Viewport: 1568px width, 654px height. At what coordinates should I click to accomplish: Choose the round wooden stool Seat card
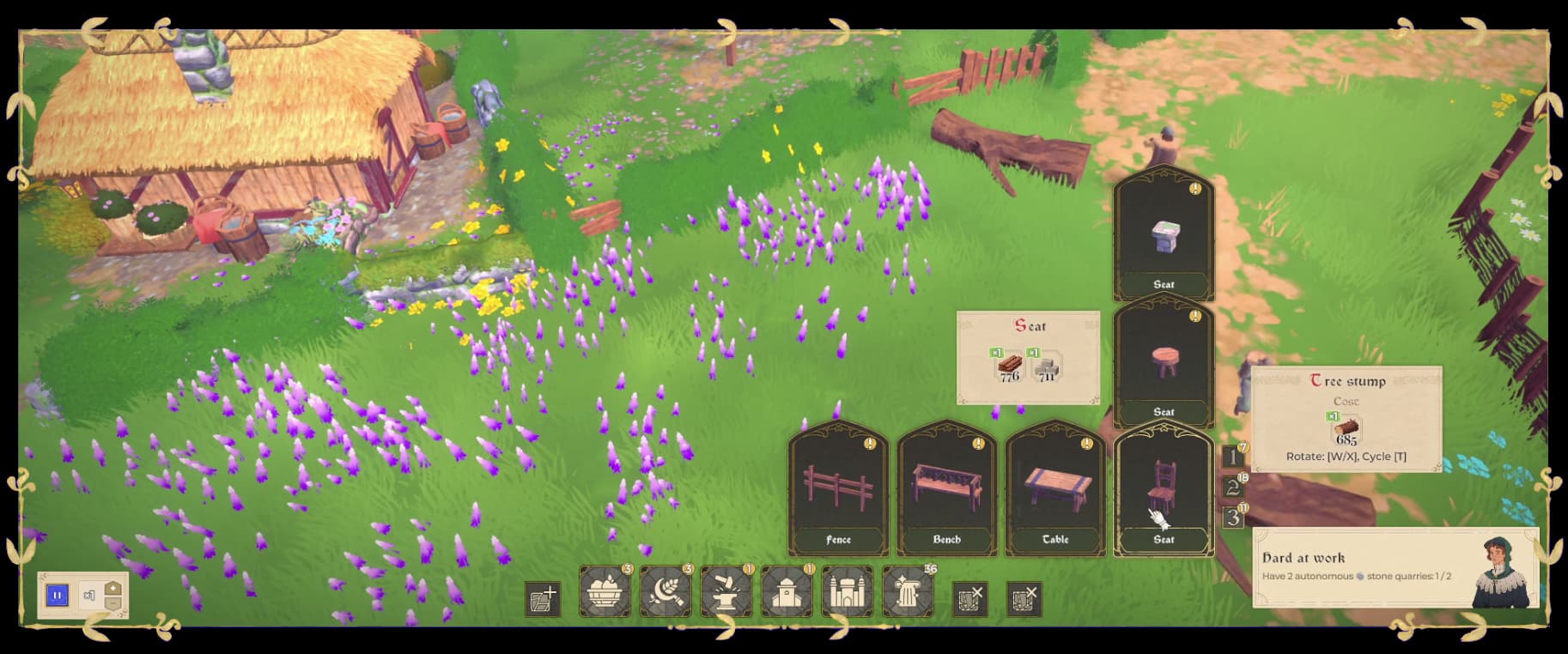1164,362
